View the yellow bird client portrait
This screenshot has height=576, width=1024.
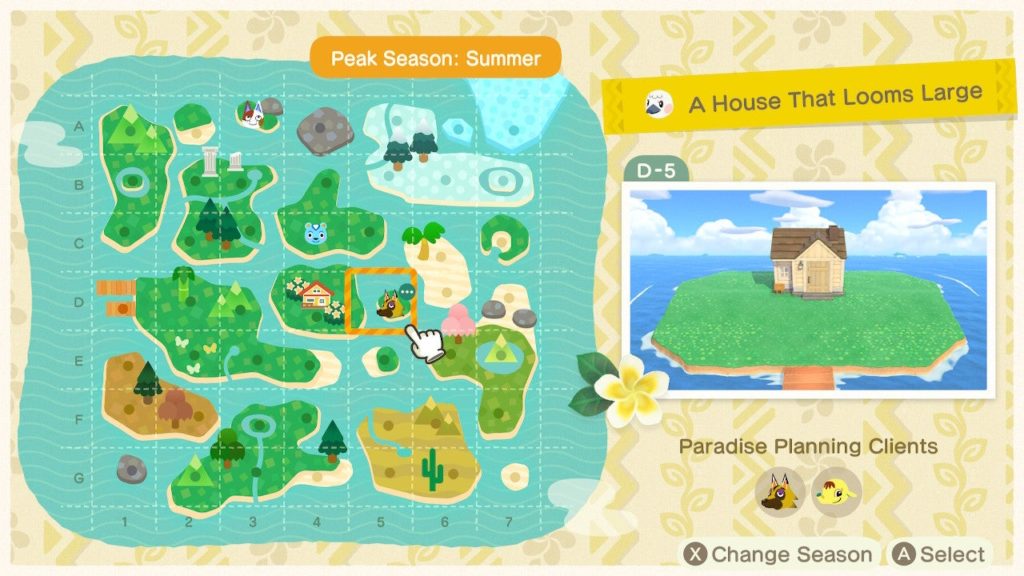click(836, 492)
